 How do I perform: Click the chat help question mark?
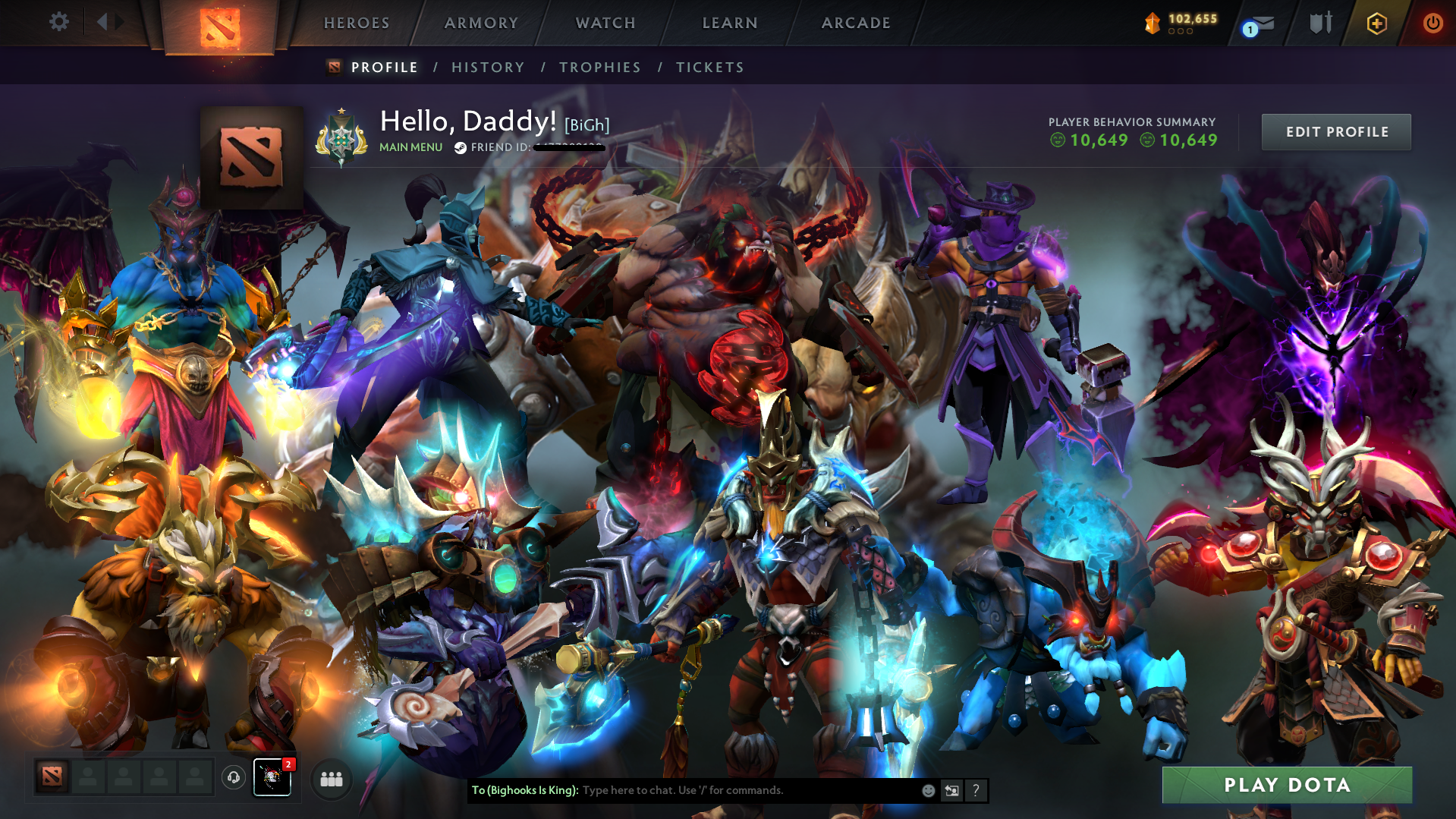[976, 790]
